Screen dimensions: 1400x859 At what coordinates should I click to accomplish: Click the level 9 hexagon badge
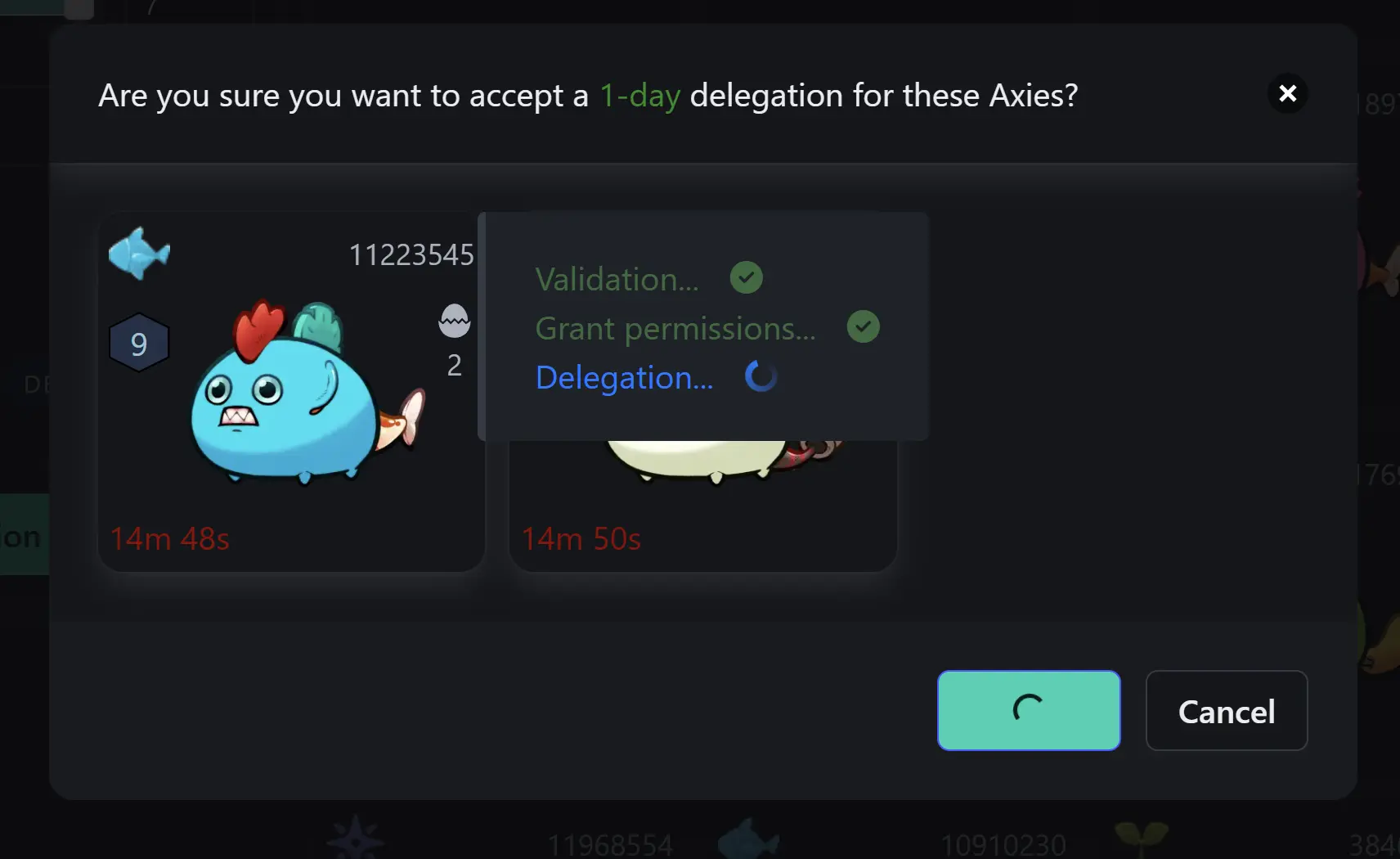(x=139, y=343)
